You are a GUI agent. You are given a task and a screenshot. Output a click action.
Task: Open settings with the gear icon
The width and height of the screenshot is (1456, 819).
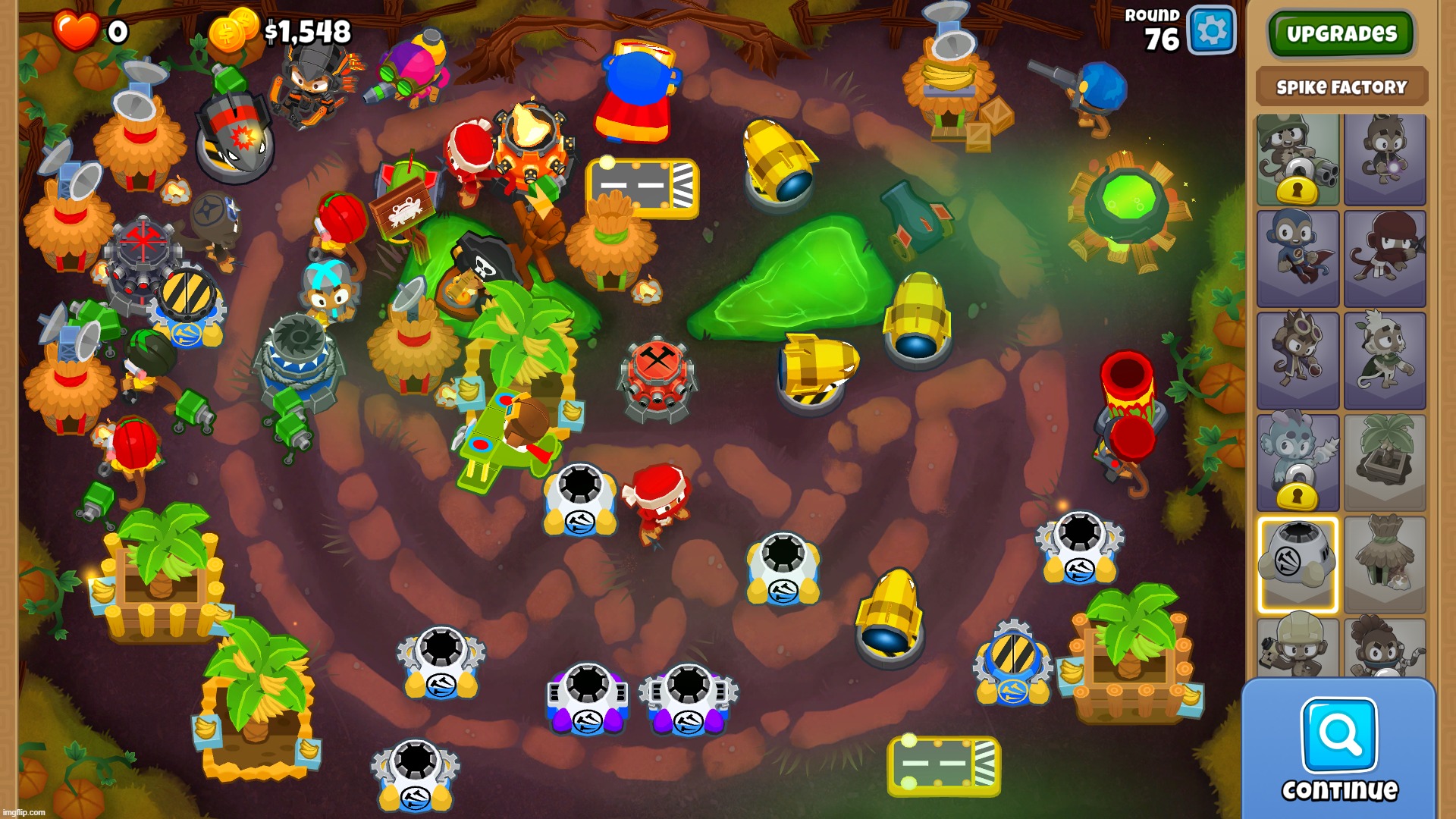pyautogui.click(x=1211, y=31)
